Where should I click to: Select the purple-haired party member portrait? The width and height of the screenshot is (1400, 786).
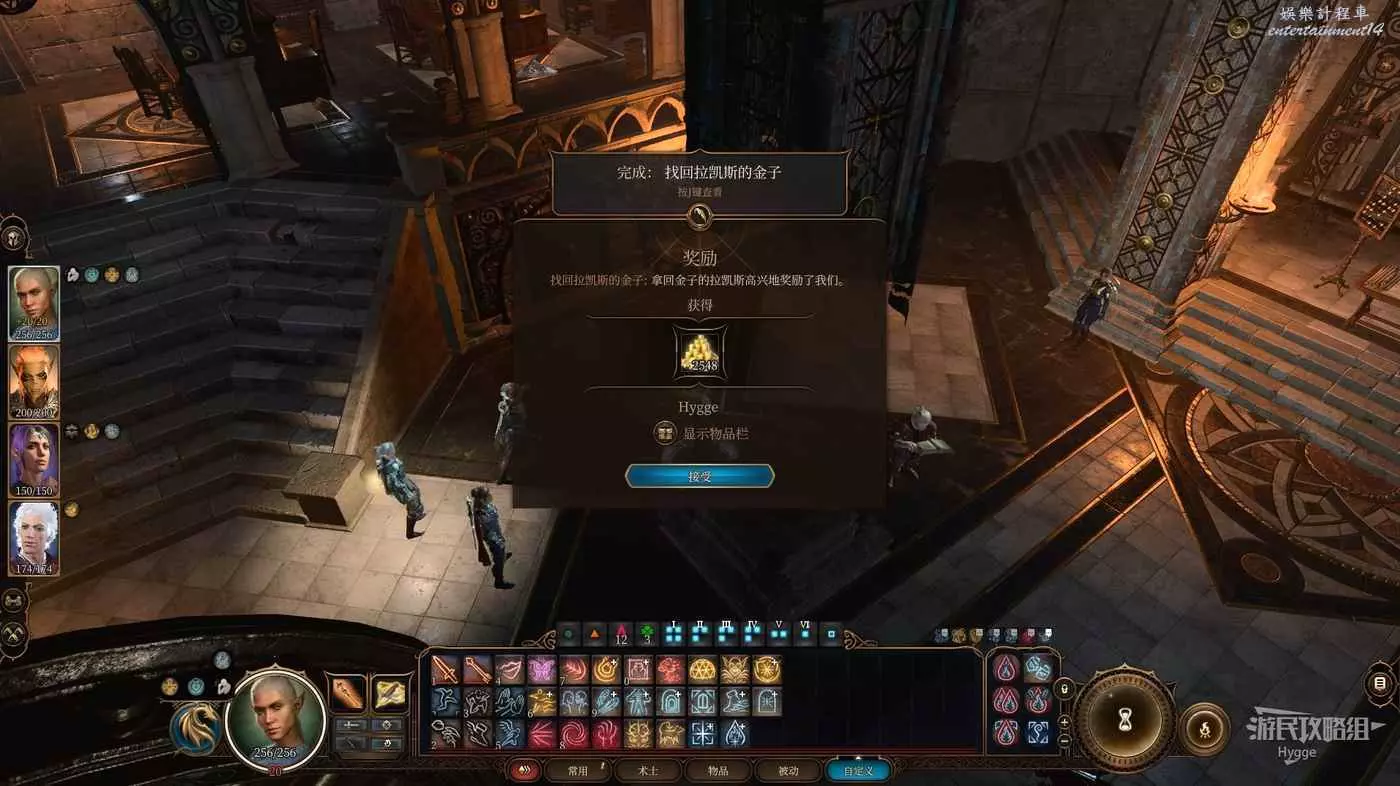(34, 459)
